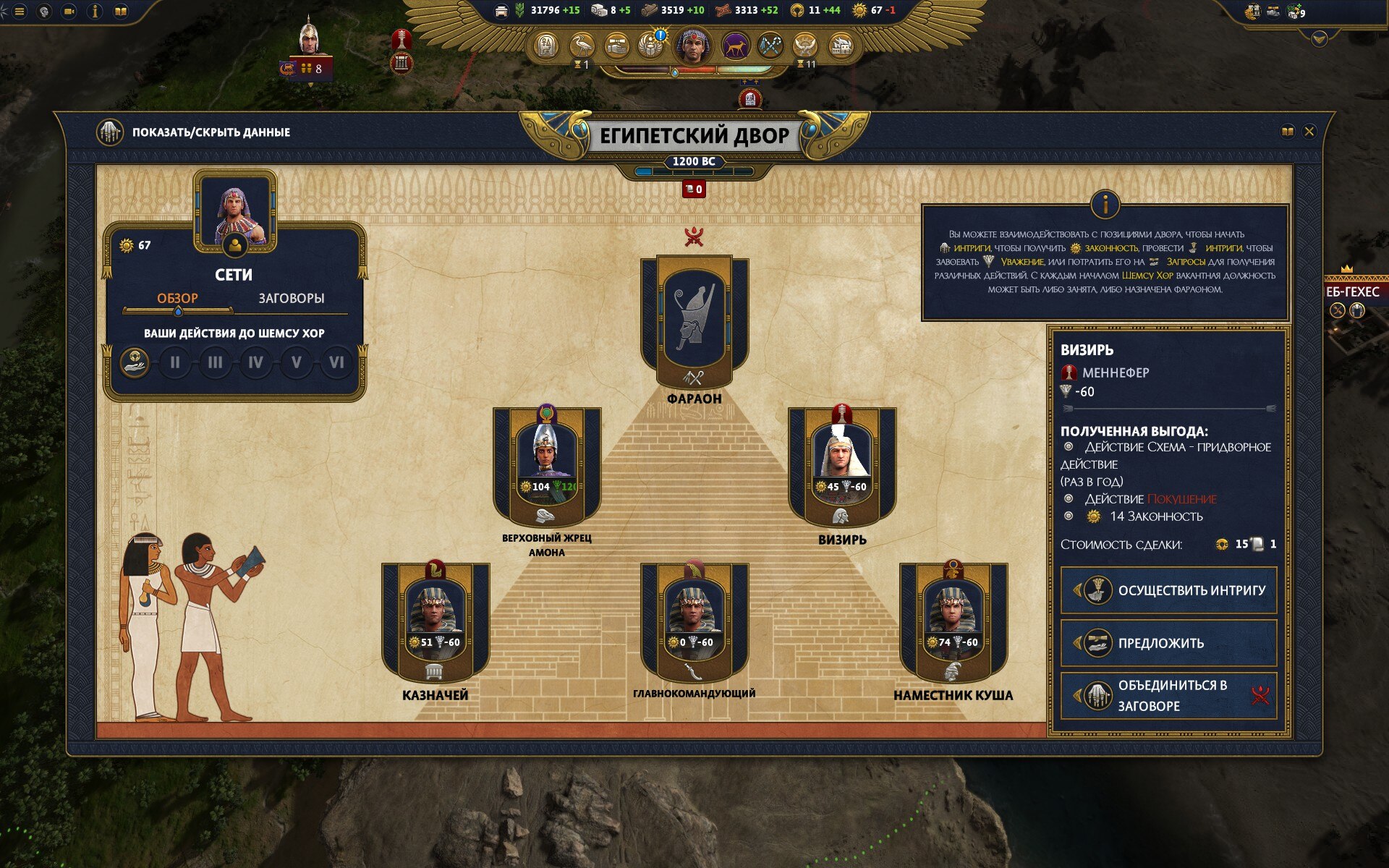
Task: Click the Наместник Куша portrait
Action: tap(953, 619)
